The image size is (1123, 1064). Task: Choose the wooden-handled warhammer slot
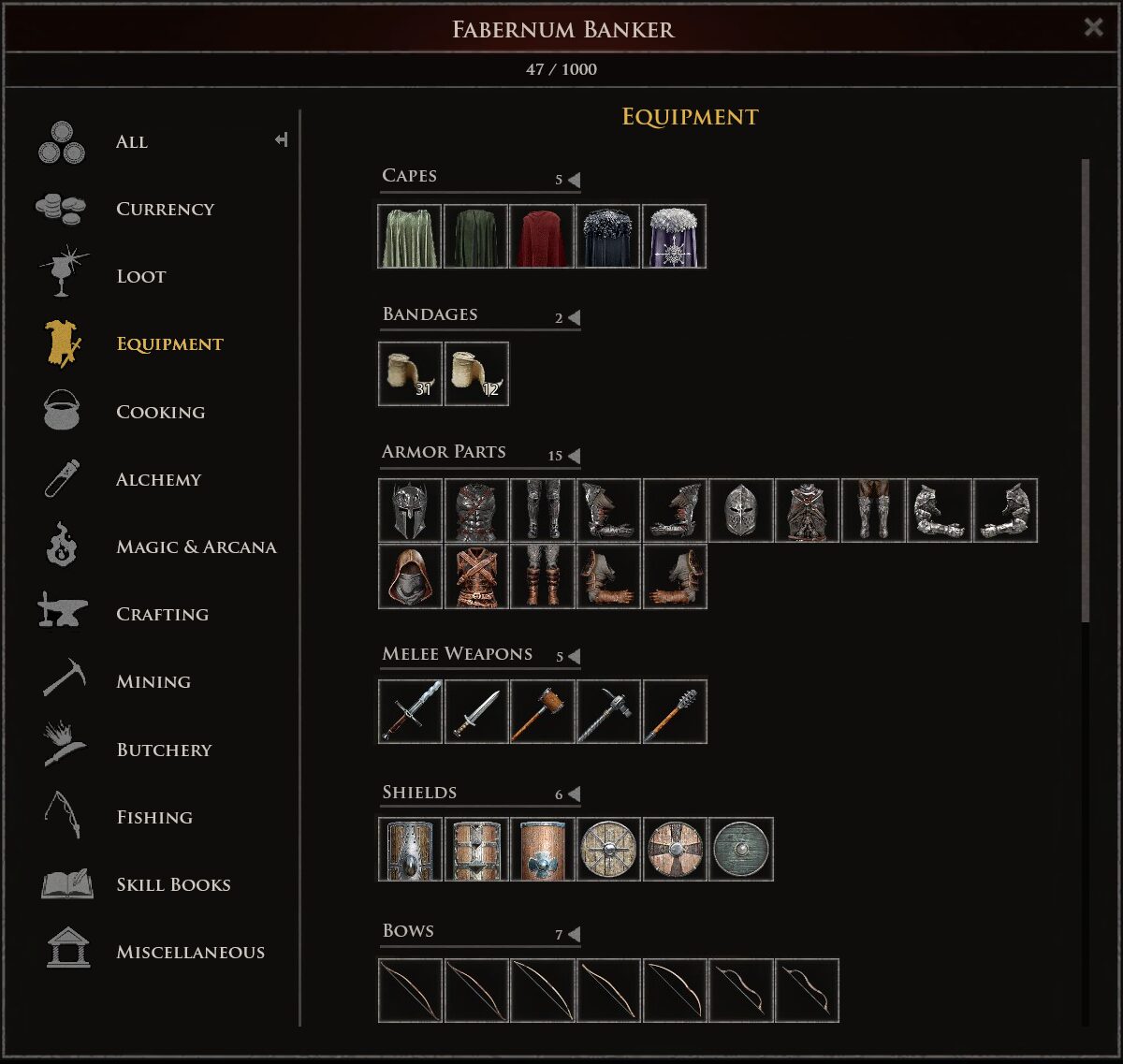543,712
